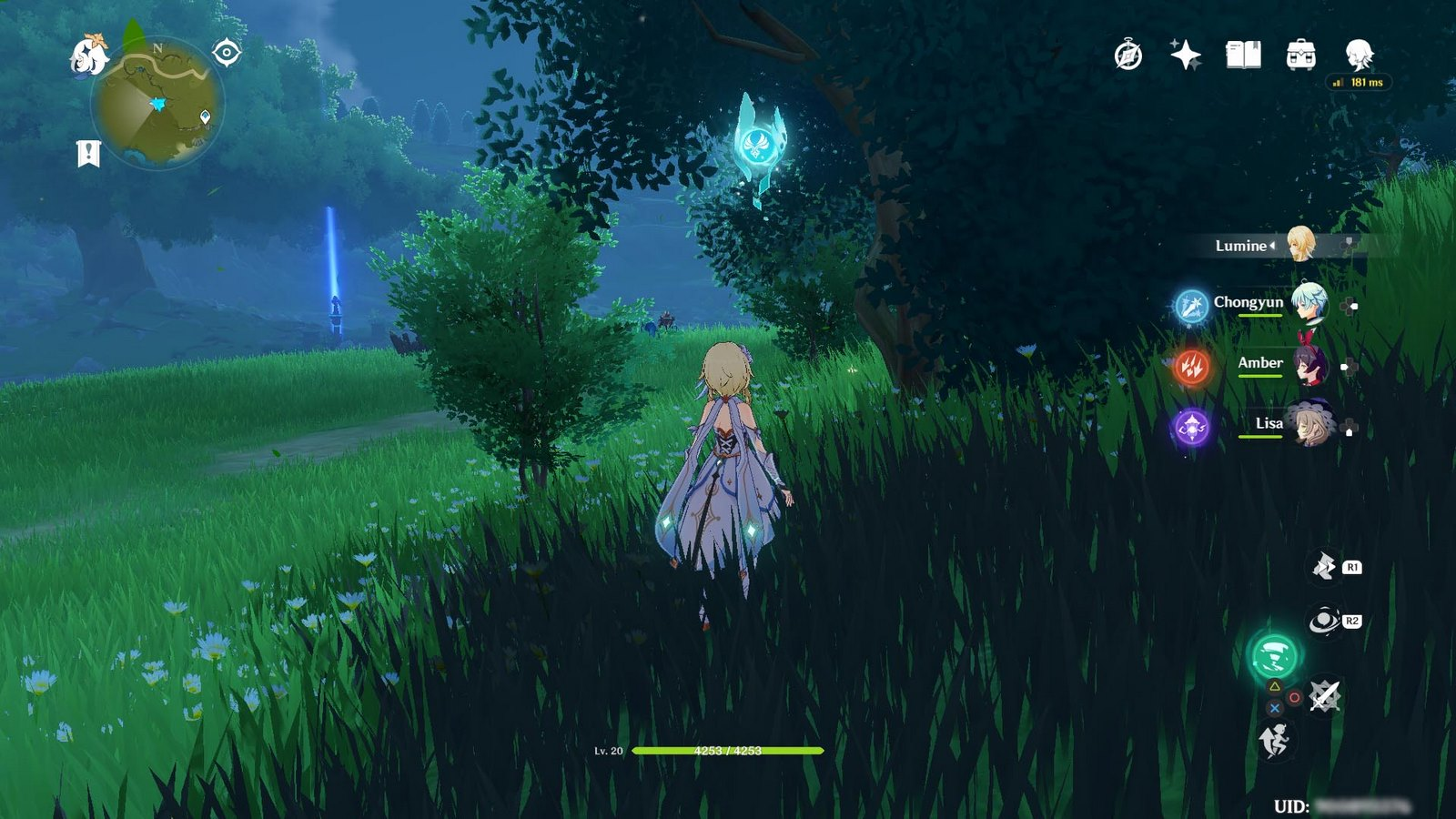Click Amber's red Pyro burst icon
Viewport: 1456px width, 819px height.
click(1191, 367)
